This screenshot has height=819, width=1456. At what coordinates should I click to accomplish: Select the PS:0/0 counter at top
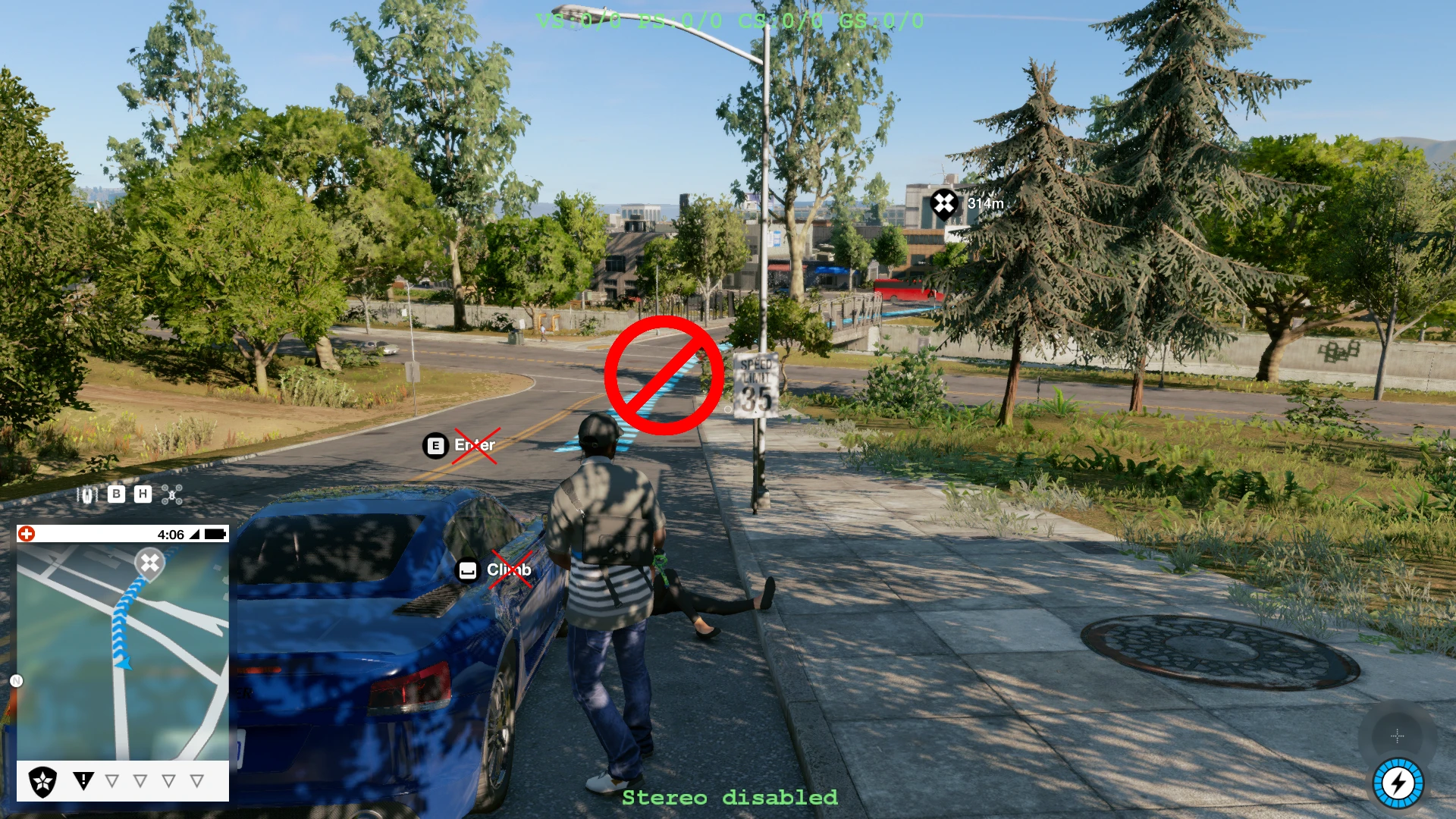681,20
